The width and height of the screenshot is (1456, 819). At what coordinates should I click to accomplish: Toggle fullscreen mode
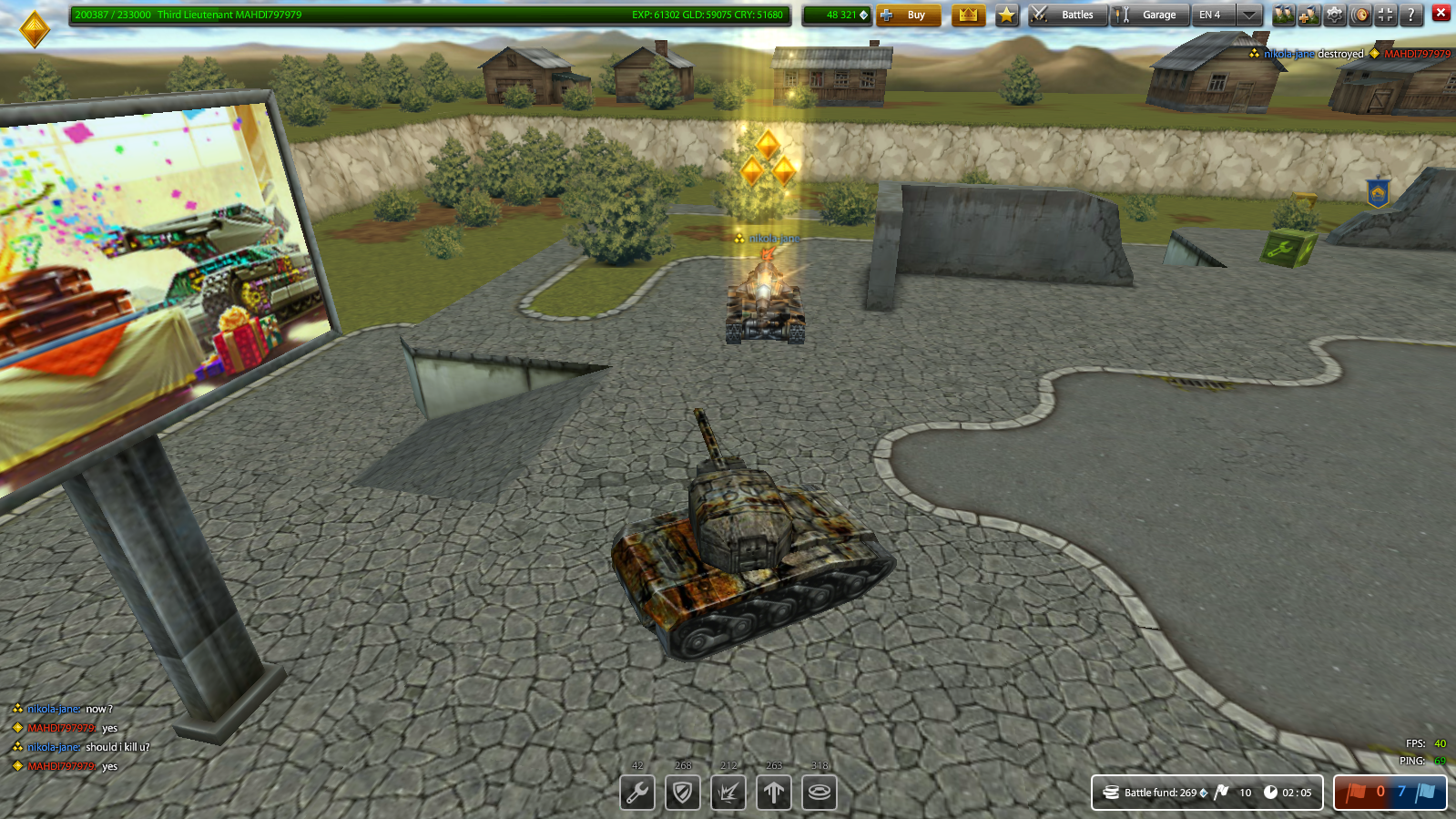[1387, 15]
